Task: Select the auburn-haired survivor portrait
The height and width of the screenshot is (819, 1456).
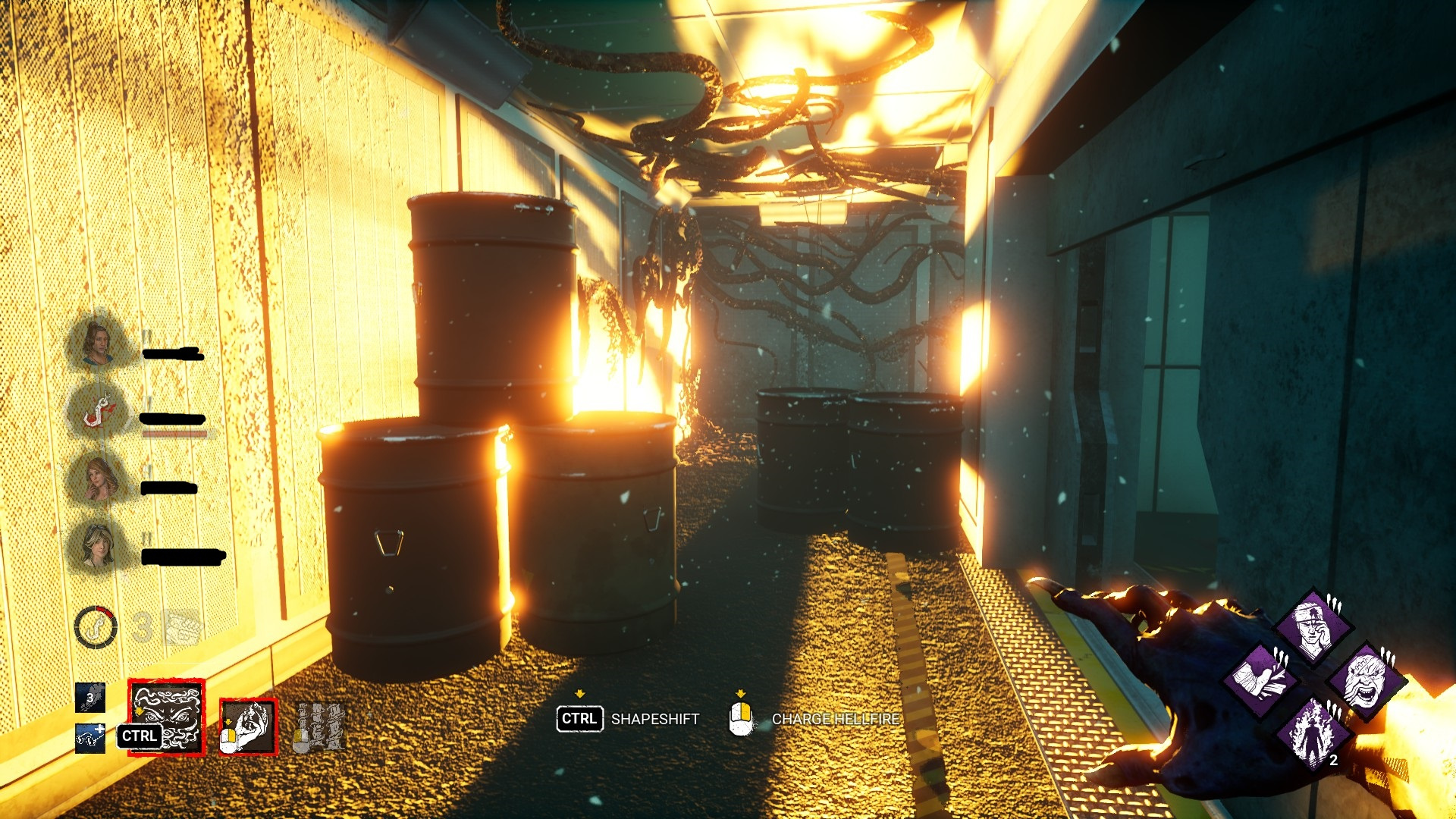Action: click(x=99, y=479)
